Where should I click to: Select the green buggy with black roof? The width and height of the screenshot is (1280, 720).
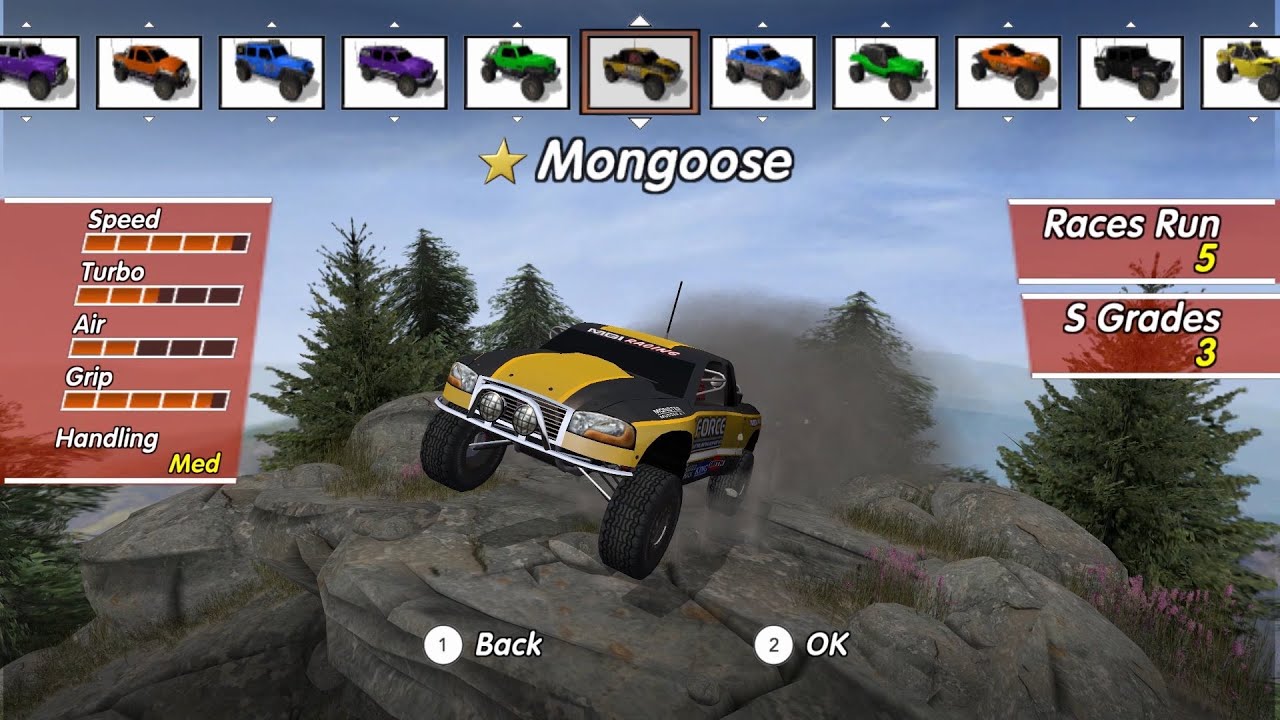[885, 72]
